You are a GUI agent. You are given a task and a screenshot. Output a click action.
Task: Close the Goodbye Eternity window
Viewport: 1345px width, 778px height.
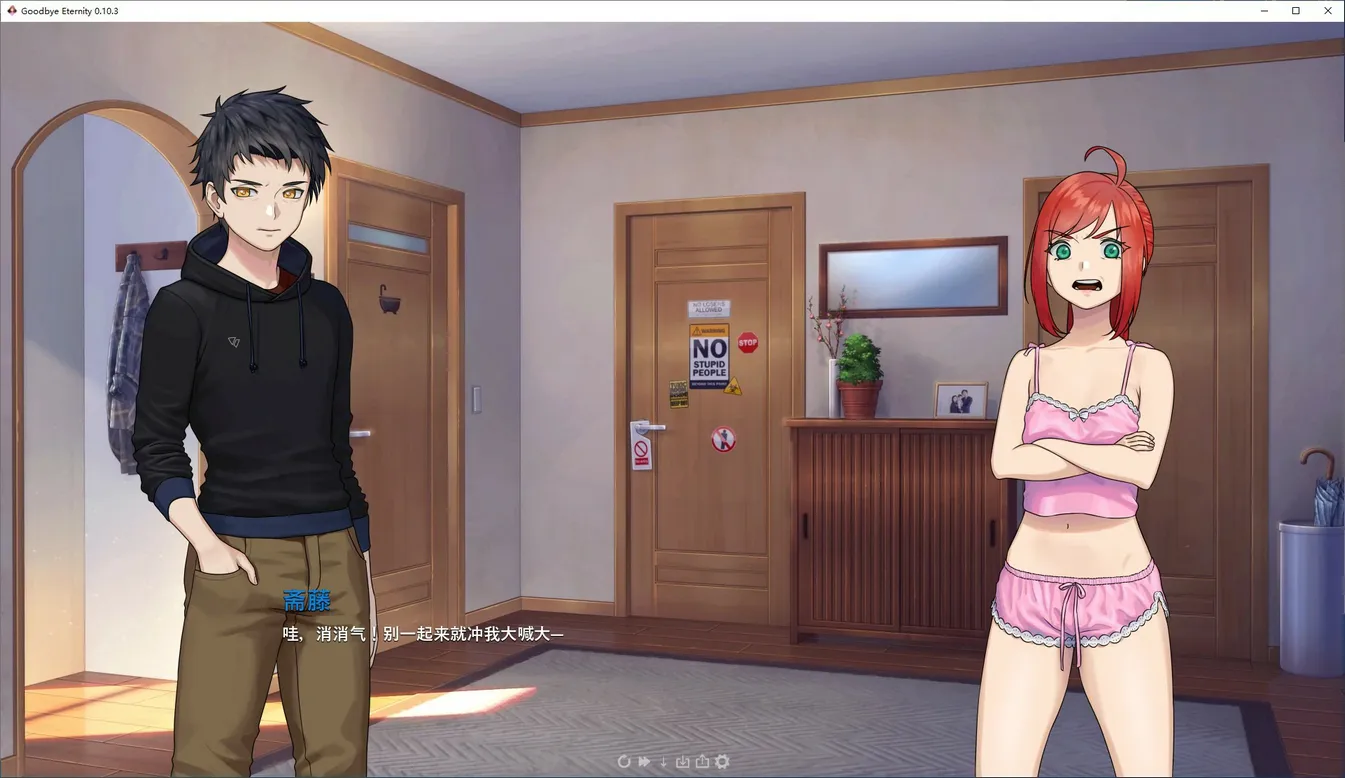point(1327,11)
